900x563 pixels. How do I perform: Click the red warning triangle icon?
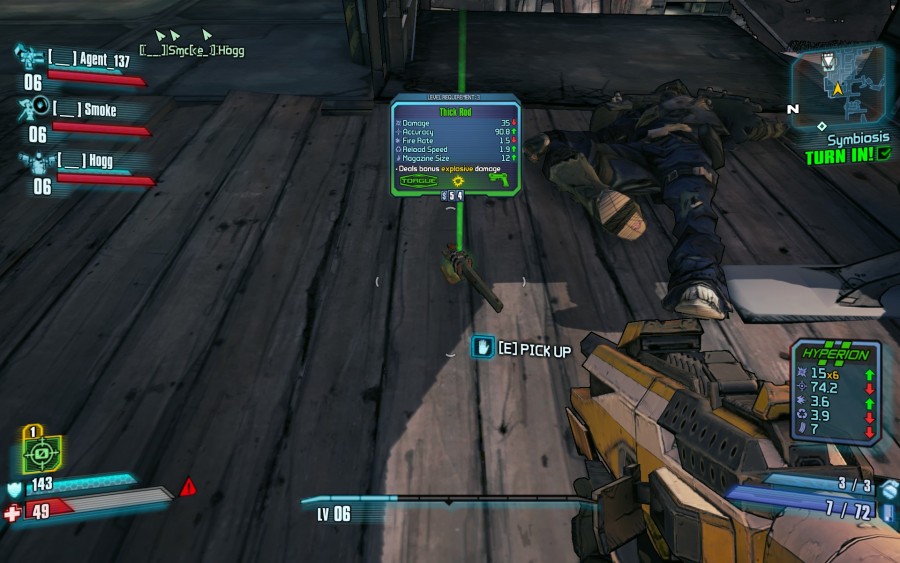coord(188,487)
